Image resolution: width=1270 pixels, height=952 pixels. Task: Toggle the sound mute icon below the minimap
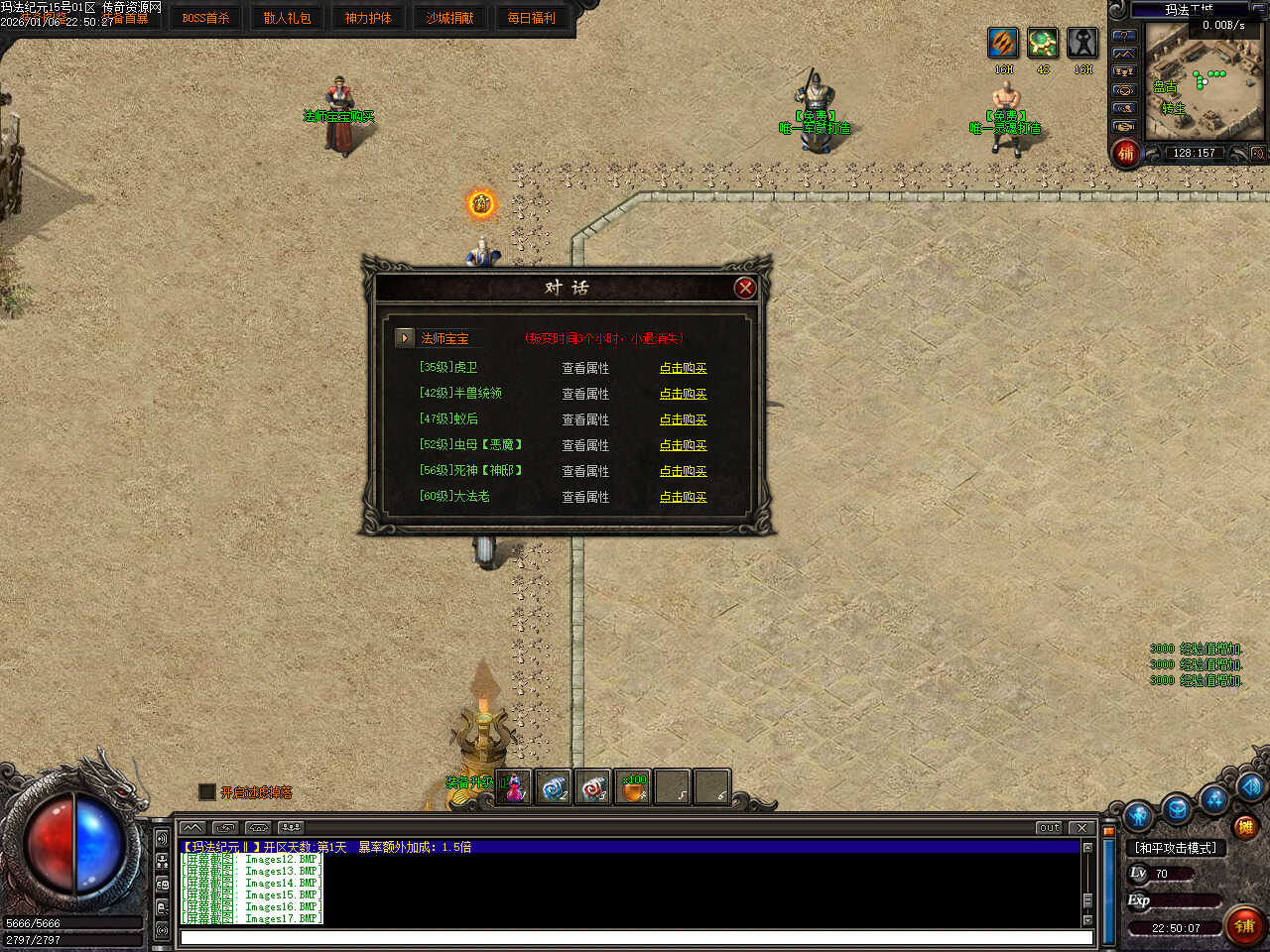click(1257, 153)
